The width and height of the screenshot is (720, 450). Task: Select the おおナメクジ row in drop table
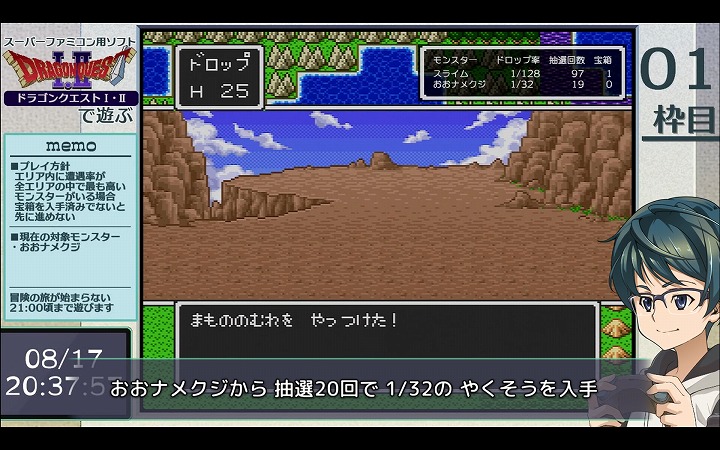click(x=524, y=85)
